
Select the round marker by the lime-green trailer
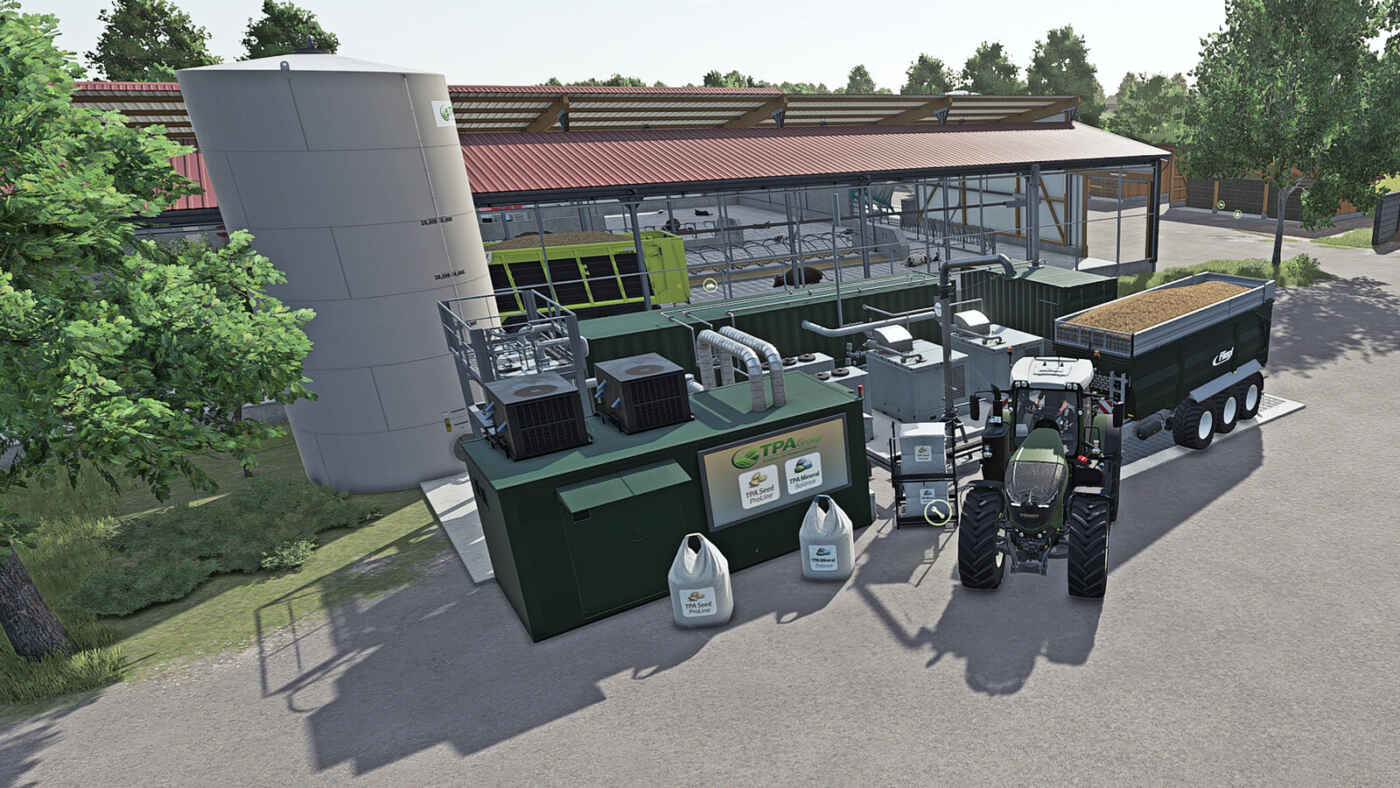(709, 285)
